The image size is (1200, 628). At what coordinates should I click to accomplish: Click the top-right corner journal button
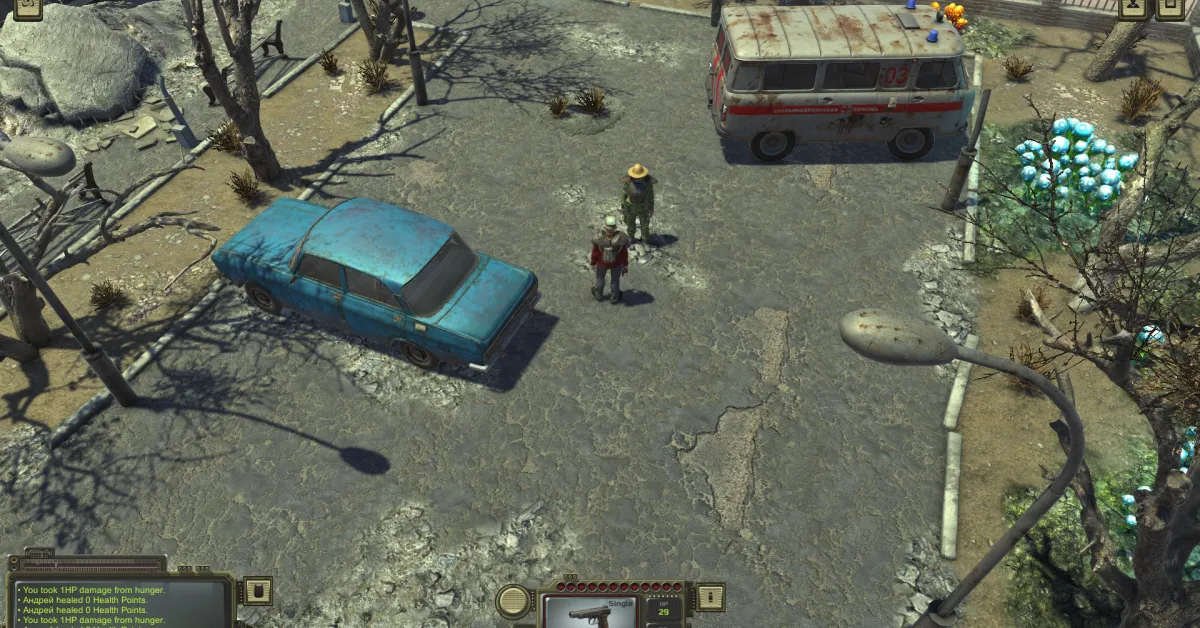click(1170, 8)
